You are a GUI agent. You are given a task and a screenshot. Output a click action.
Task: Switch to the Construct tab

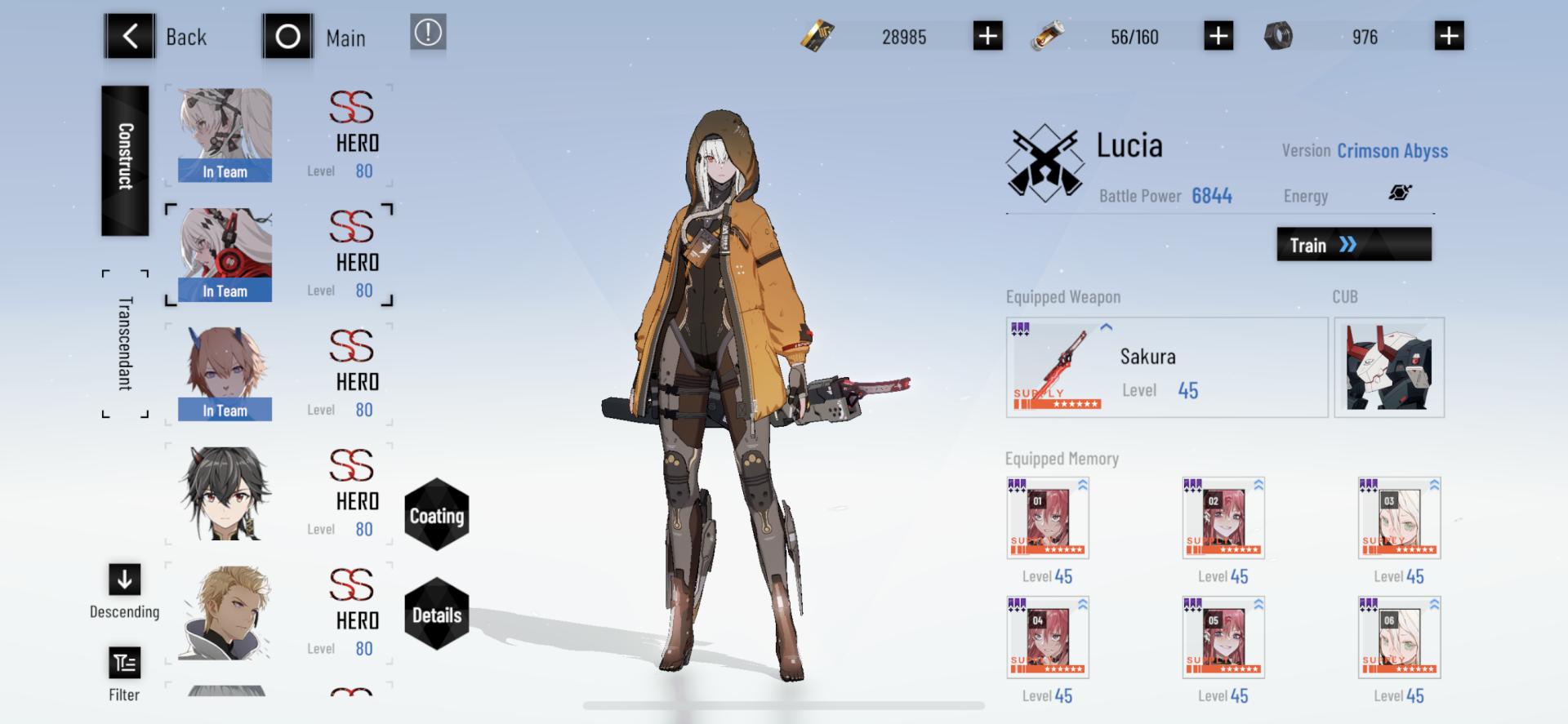pyautogui.click(x=125, y=160)
